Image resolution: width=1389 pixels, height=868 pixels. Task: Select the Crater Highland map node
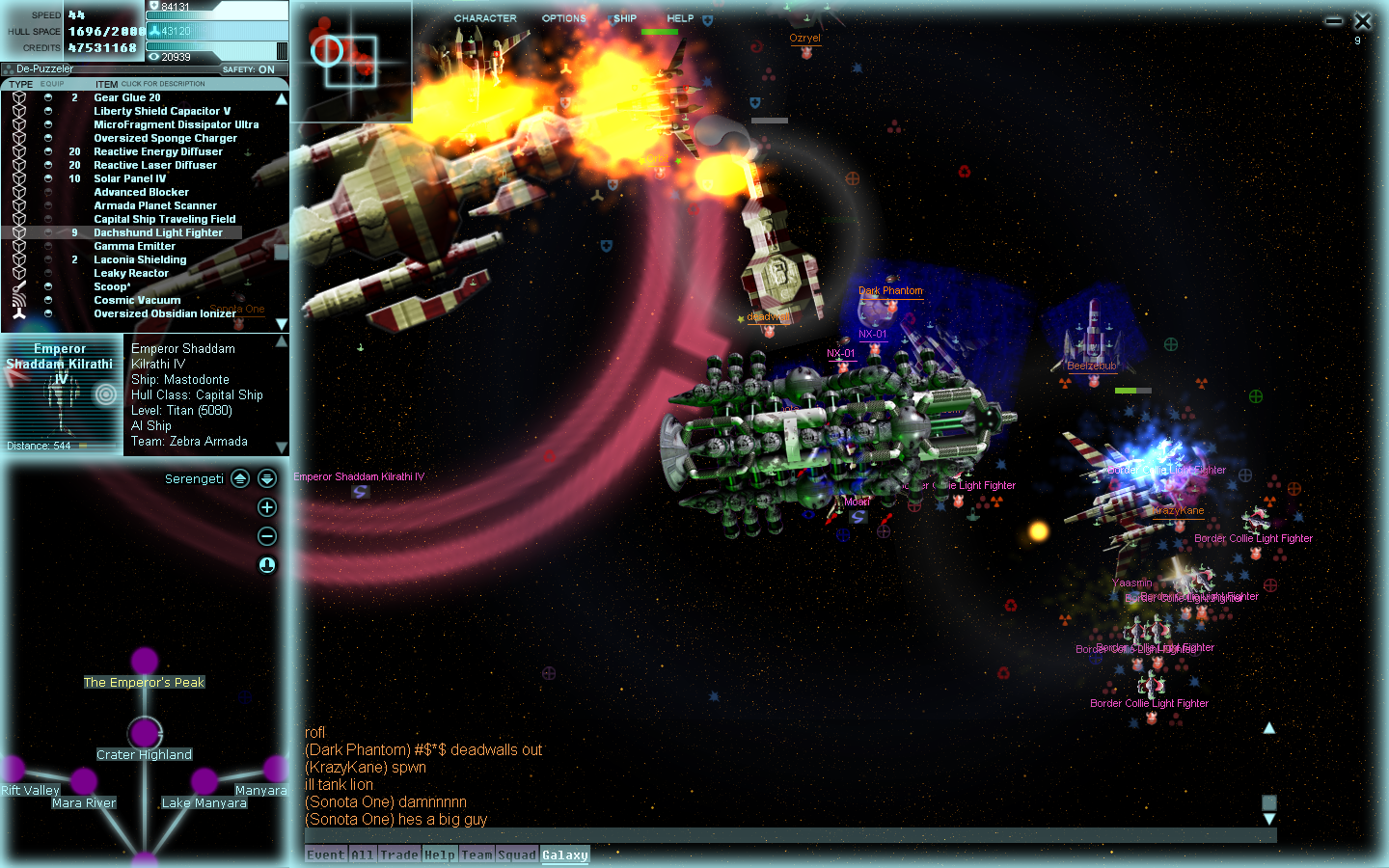pyautogui.click(x=145, y=732)
